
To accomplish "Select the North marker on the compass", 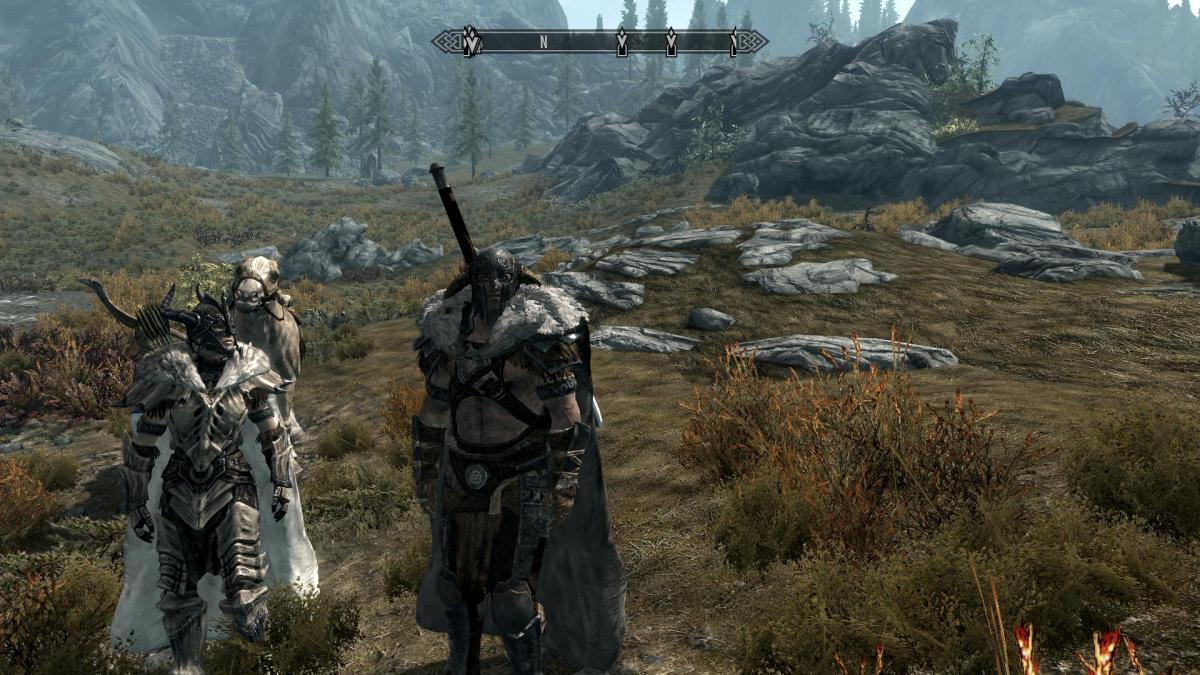I will click(544, 42).
